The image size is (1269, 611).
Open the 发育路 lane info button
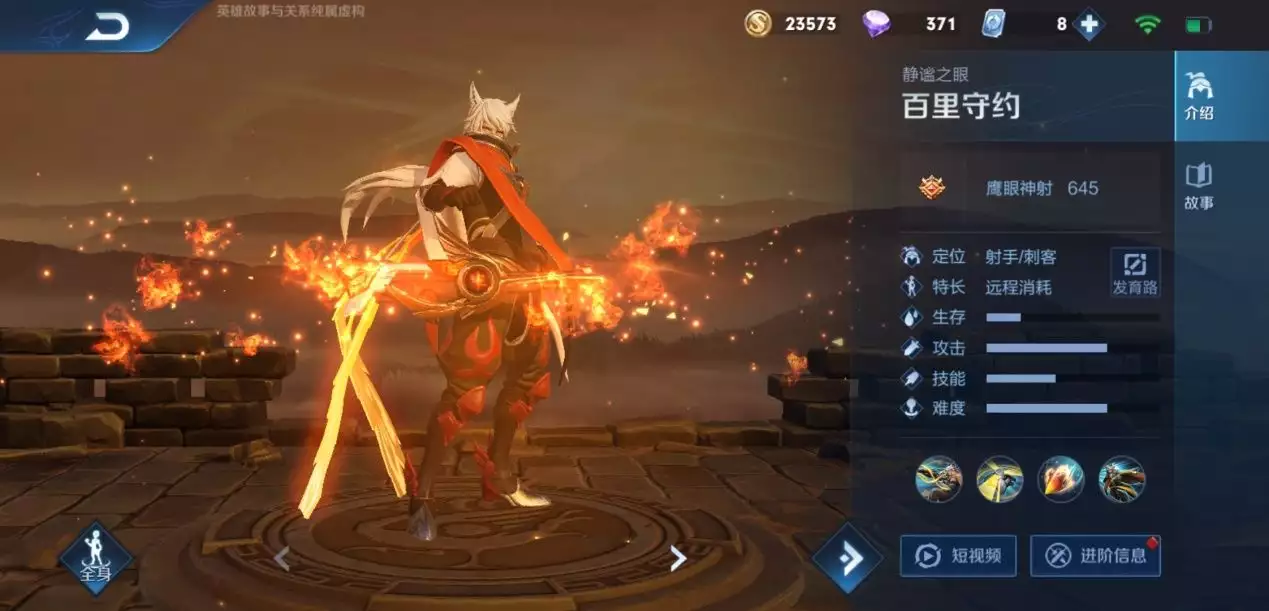click(1135, 272)
